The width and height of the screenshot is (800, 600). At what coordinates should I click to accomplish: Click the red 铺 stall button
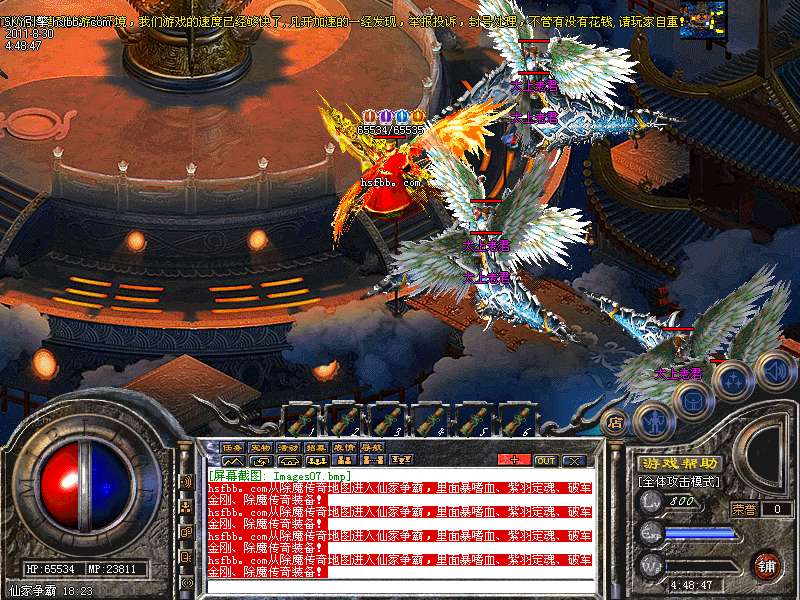pyautogui.click(x=766, y=564)
